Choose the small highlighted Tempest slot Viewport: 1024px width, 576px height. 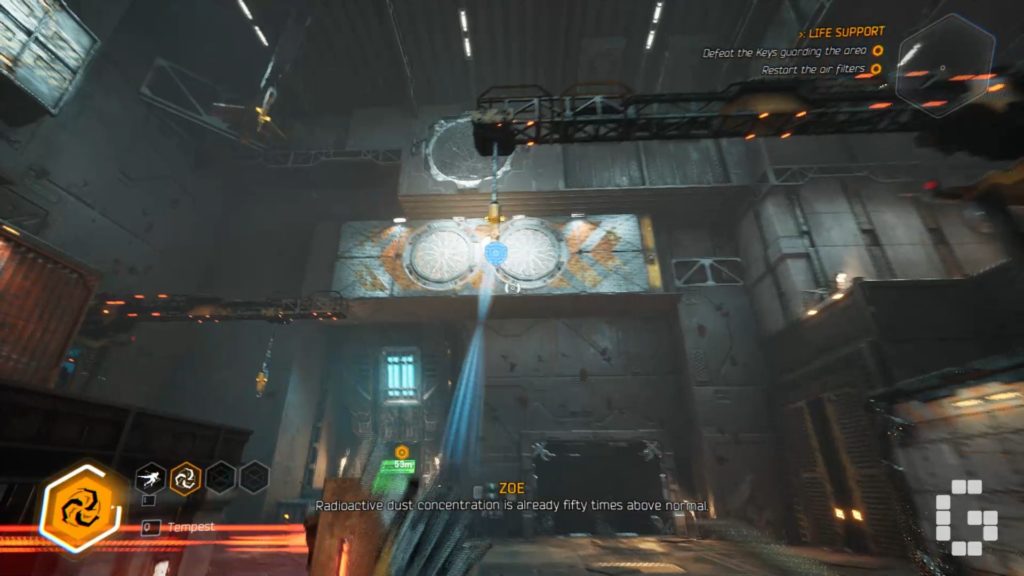tap(185, 477)
